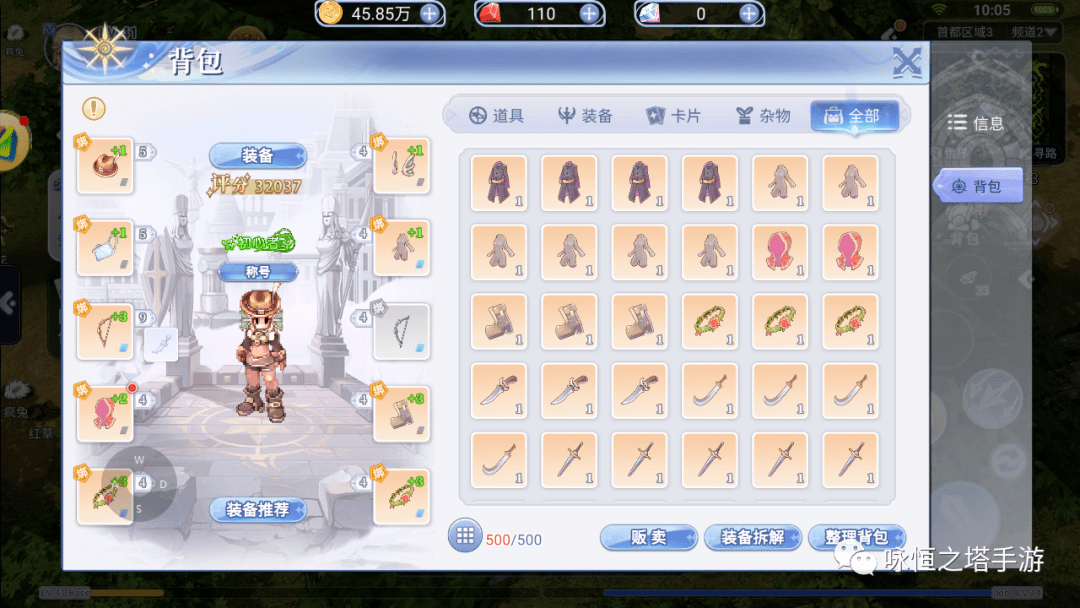Open the bag grid expand button
Viewport: 1080px width, 608px height.
coord(464,536)
